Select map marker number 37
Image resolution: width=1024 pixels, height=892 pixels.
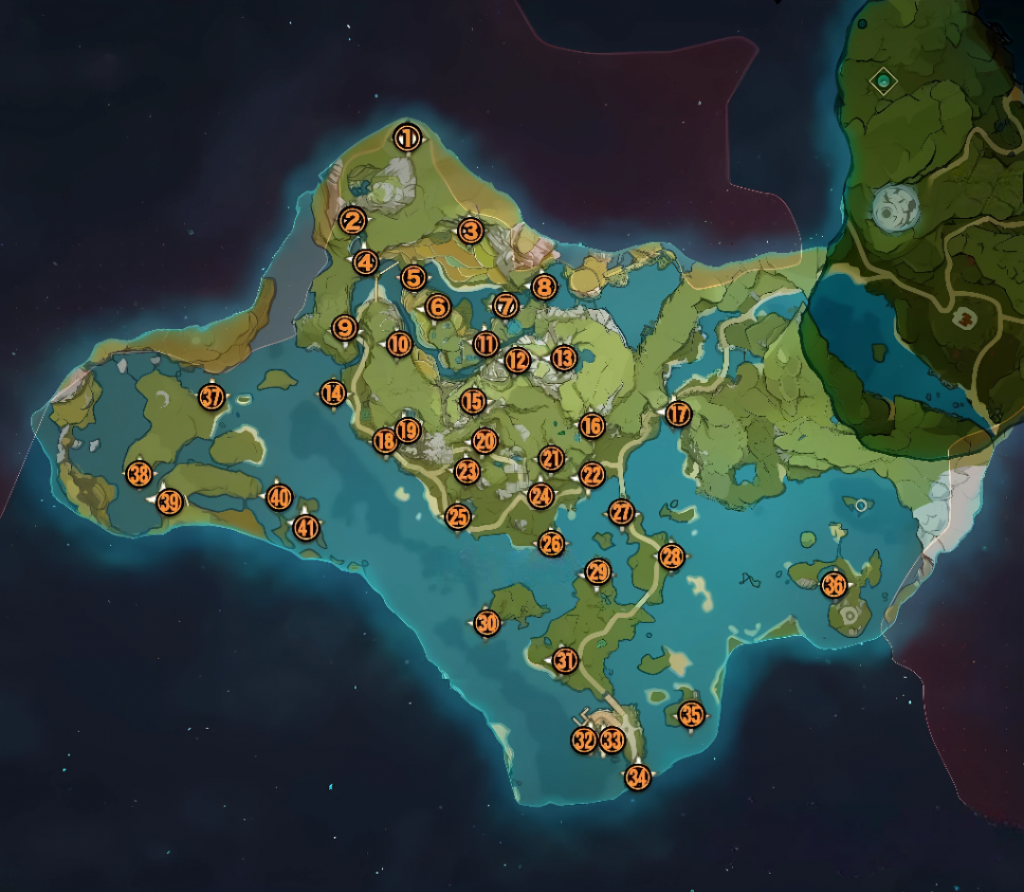click(x=211, y=397)
